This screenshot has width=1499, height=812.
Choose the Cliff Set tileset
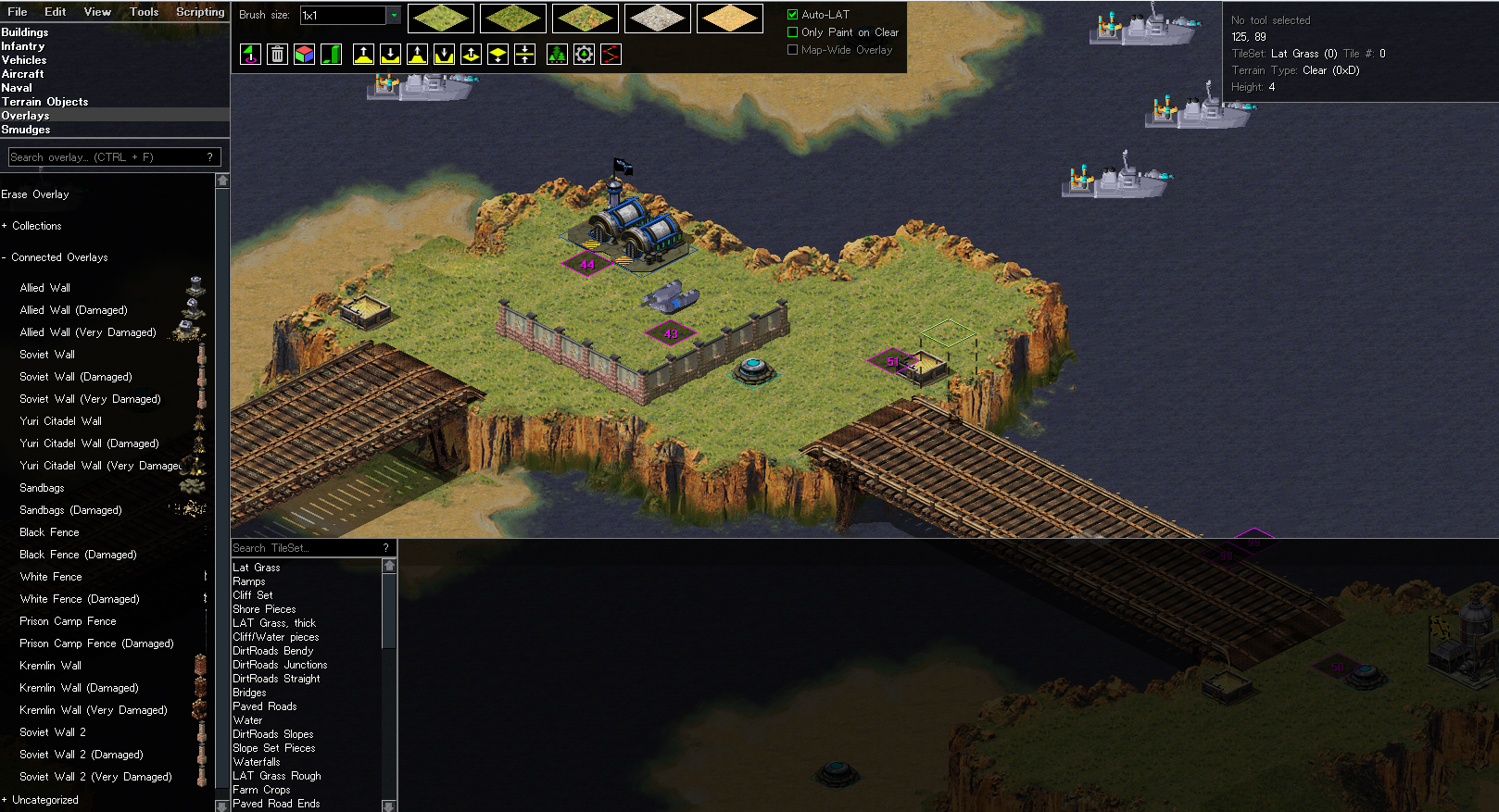click(253, 595)
